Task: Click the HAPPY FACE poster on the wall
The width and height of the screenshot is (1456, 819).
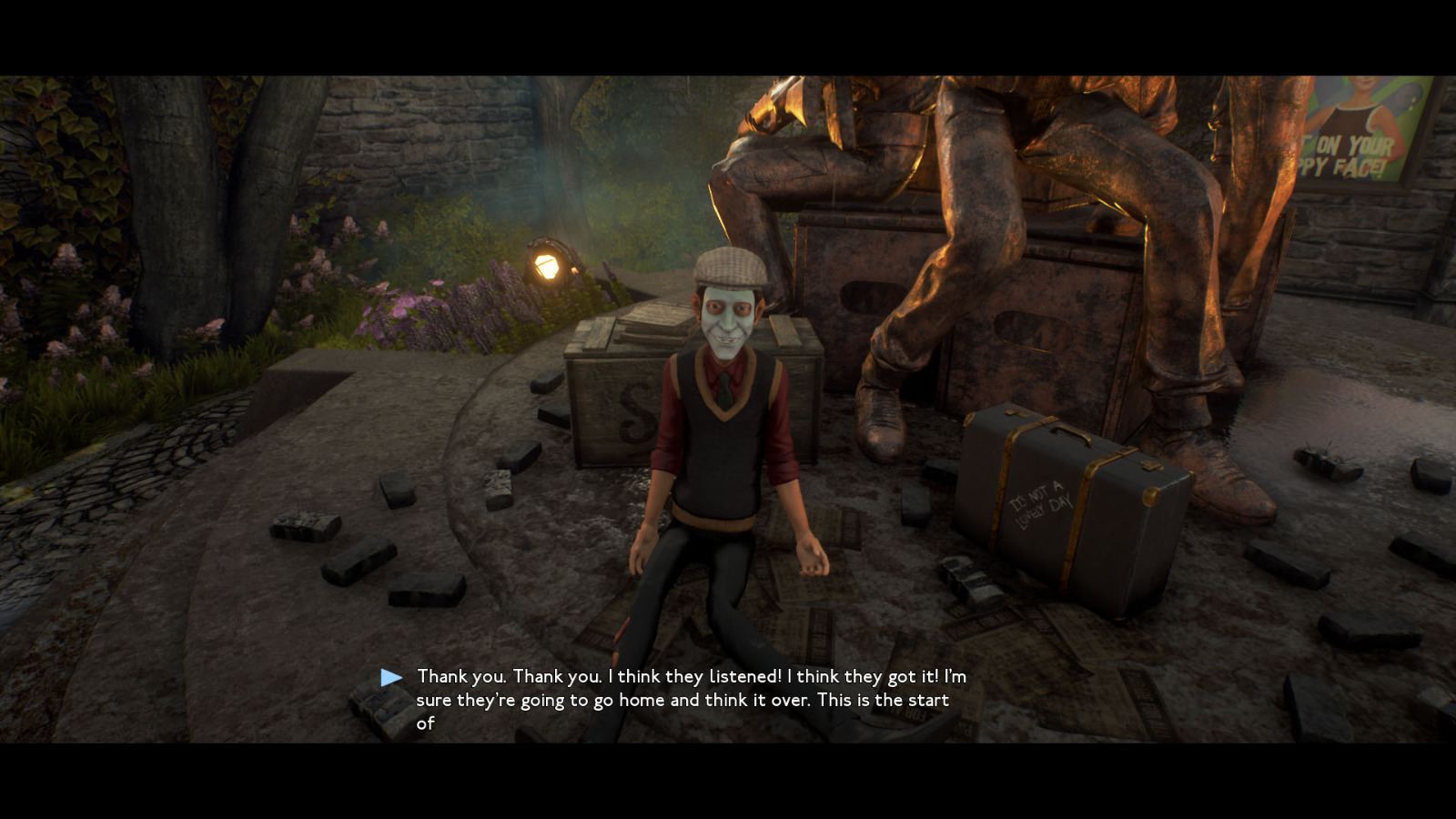Action: [1365, 127]
